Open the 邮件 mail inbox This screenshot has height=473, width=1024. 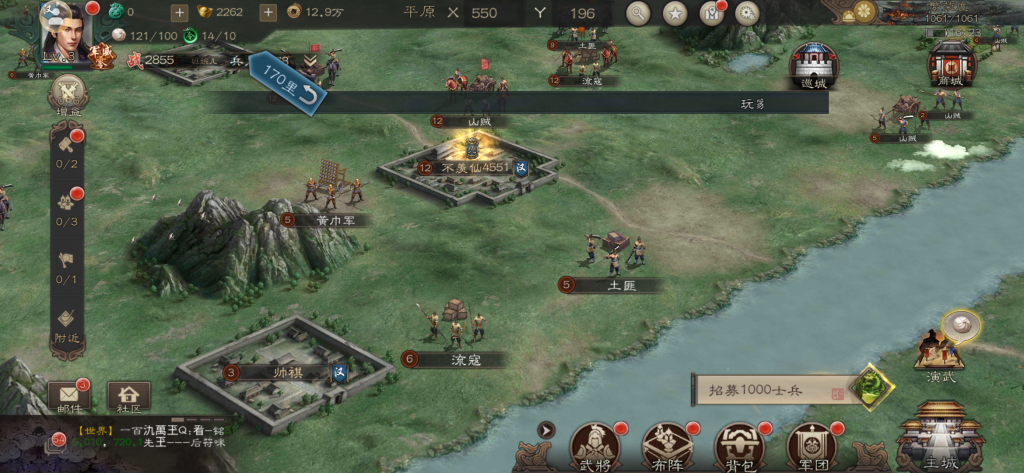pos(68,397)
